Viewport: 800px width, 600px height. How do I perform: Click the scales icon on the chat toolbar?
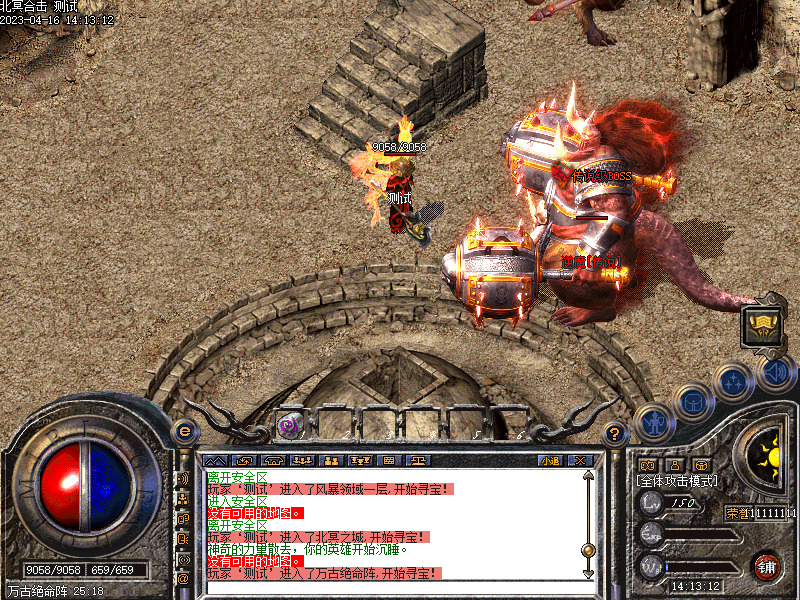(x=417, y=461)
